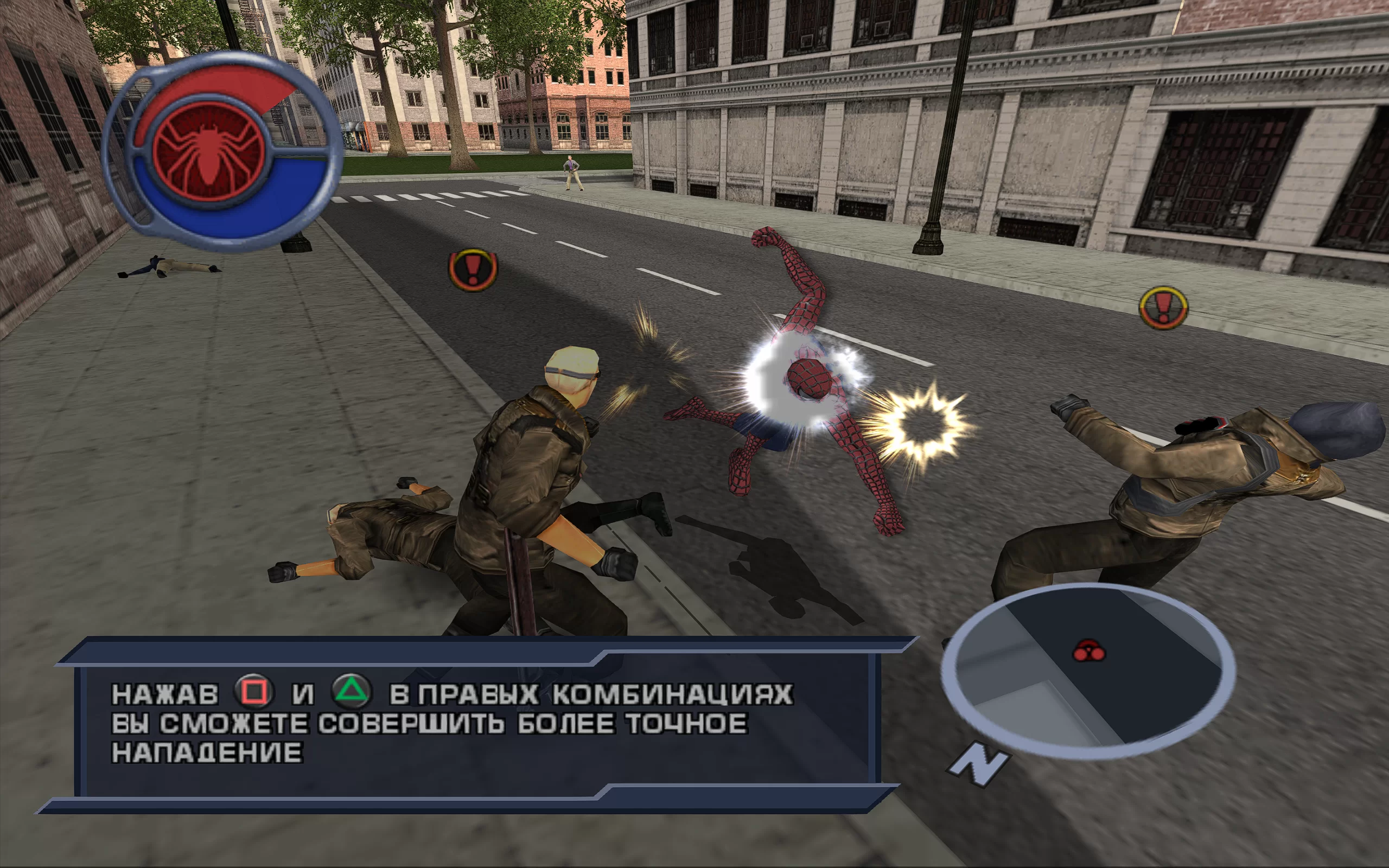The height and width of the screenshot is (868, 1389).
Task: Click the N compass marker beside the minimap
Action: (x=979, y=764)
